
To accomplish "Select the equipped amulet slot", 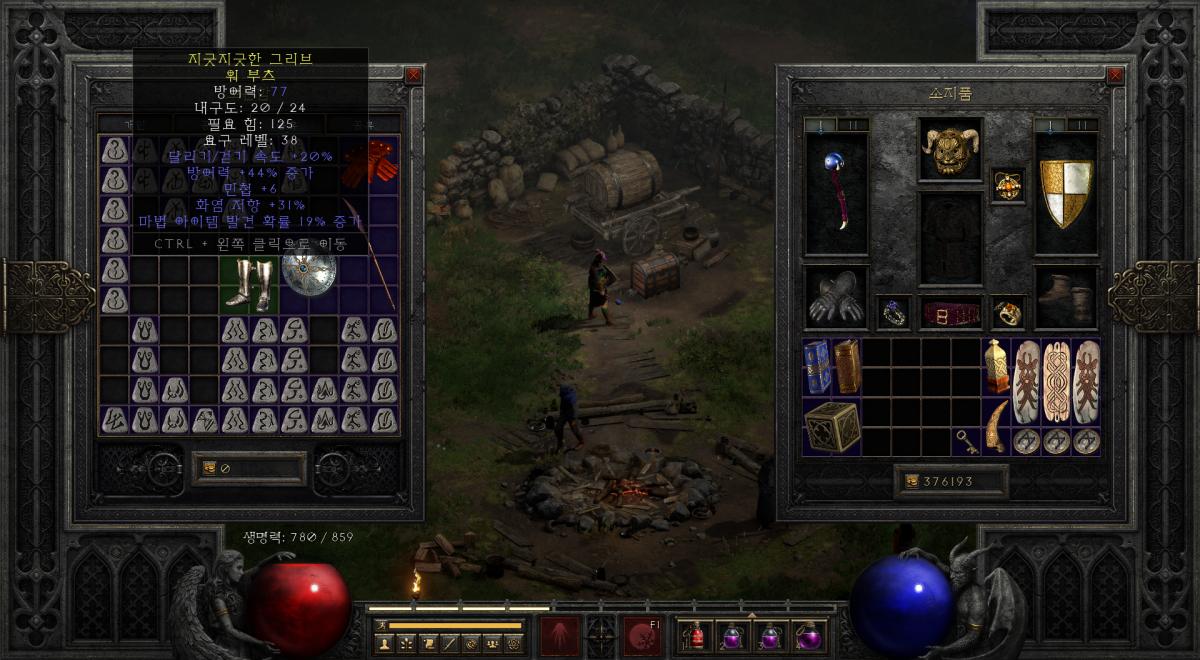I will pyautogui.click(x=1007, y=185).
